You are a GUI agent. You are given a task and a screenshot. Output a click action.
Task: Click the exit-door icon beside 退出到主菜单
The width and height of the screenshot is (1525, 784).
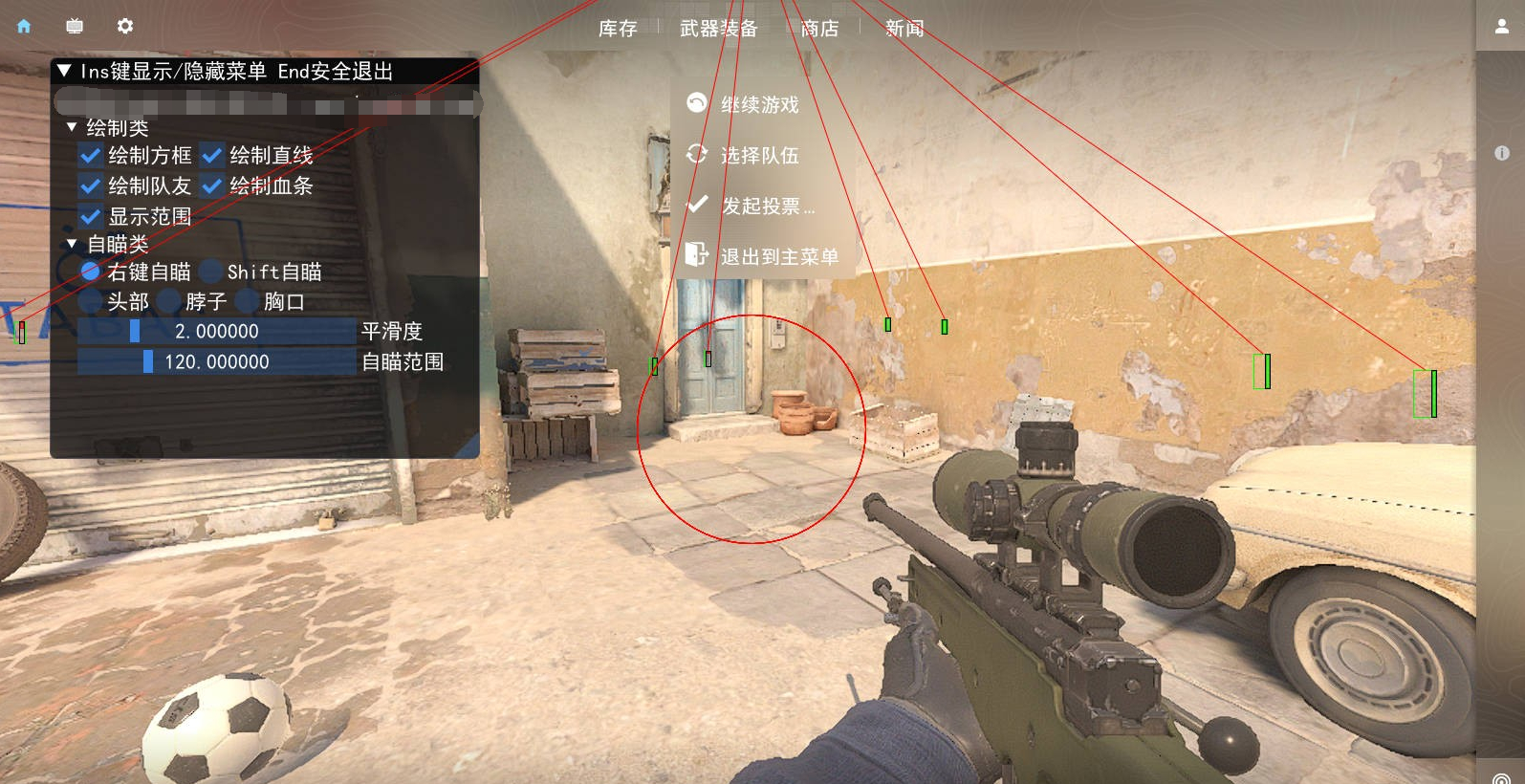(x=696, y=256)
